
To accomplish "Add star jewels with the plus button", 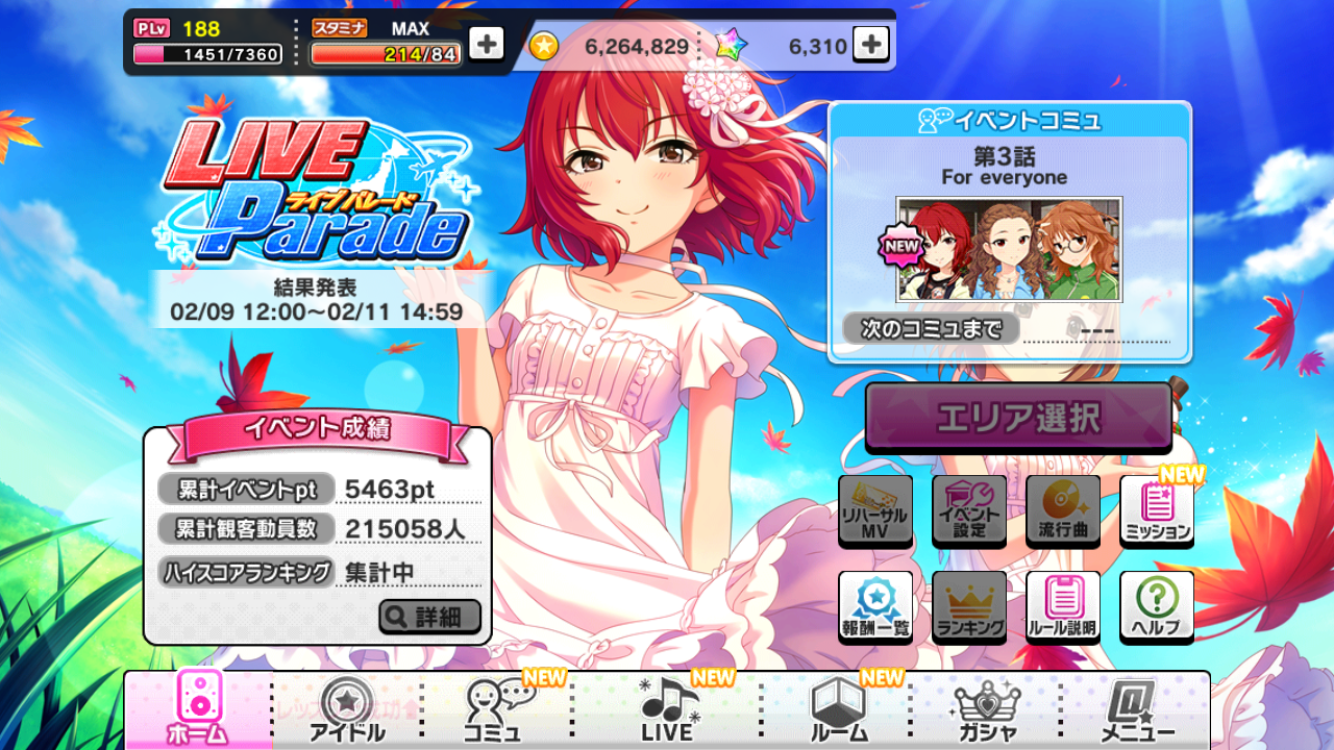I will (x=871, y=45).
